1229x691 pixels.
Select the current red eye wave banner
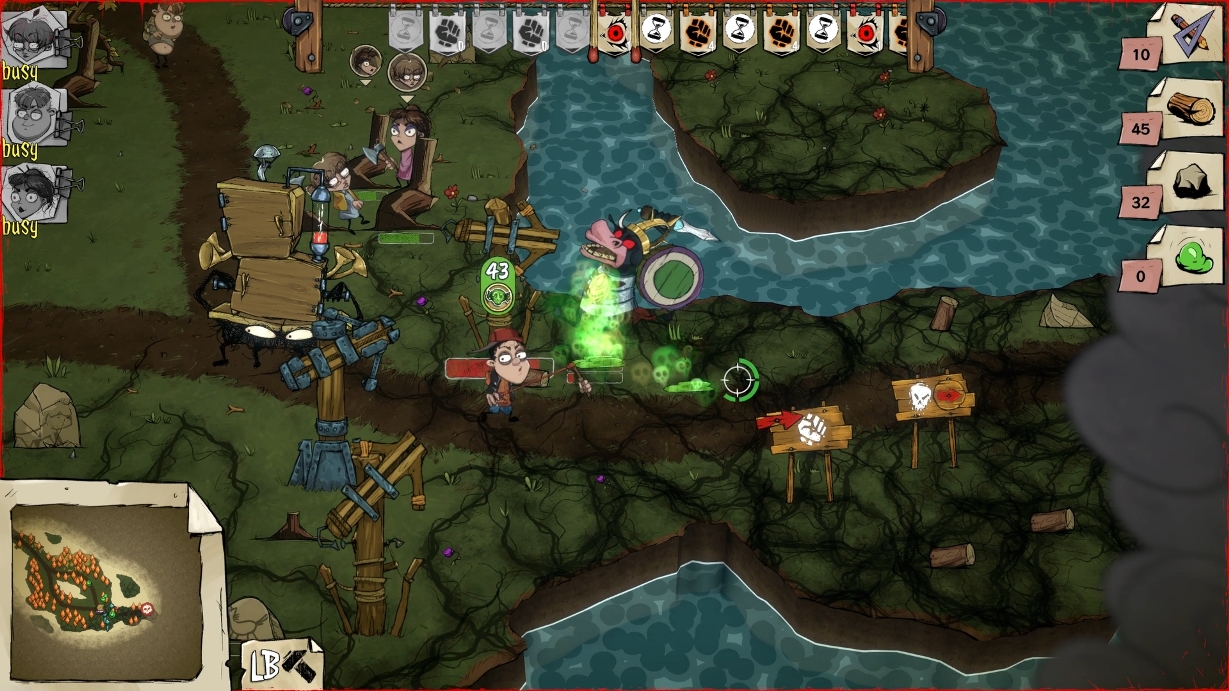pyautogui.click(x=615, y=32)
